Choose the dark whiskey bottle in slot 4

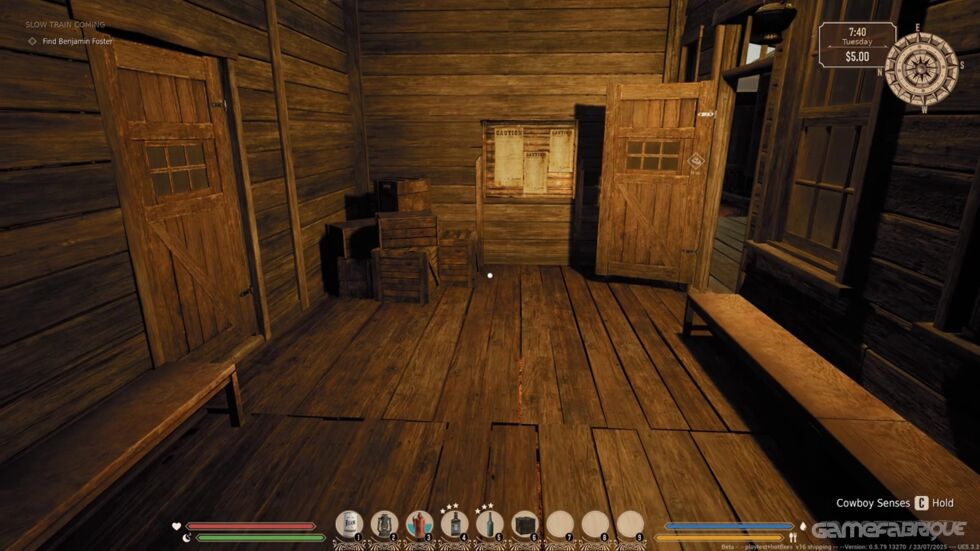(x=455, y=524)
